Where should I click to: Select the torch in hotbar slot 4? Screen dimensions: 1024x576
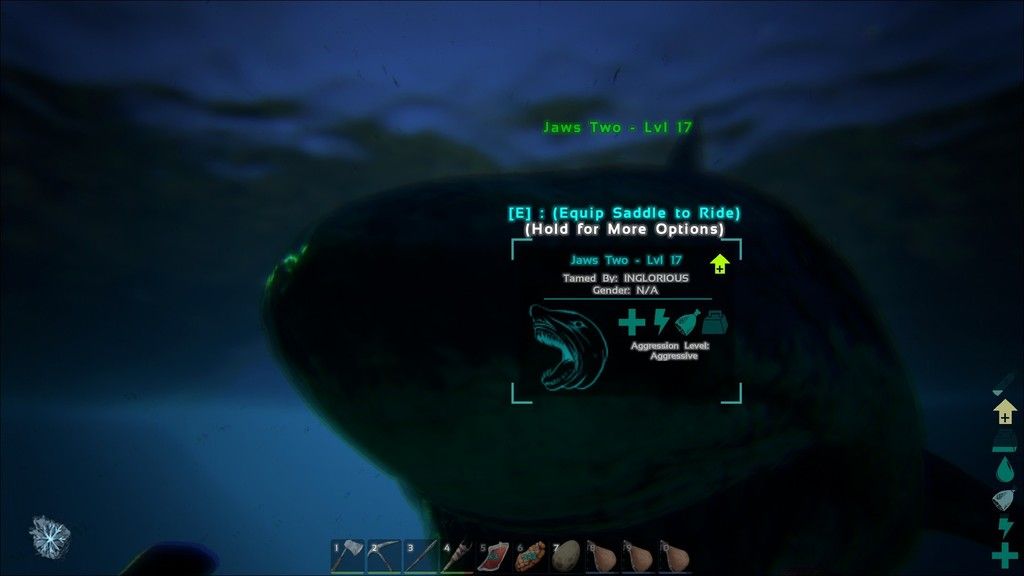[x=457, y=556]
